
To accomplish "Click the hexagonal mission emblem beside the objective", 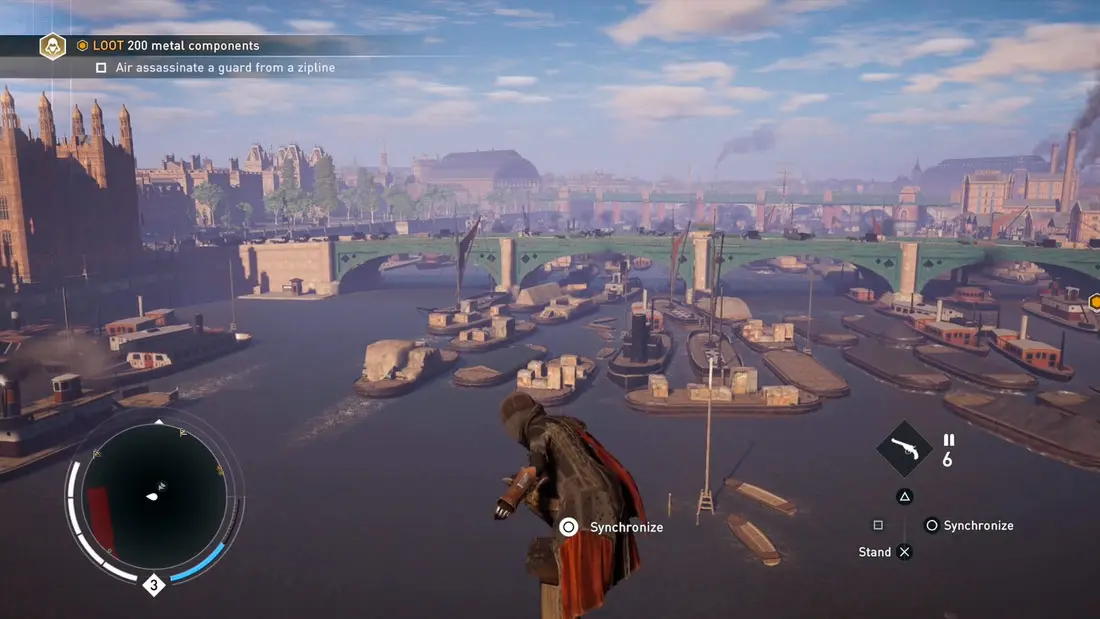I will [x=52, y=46].
